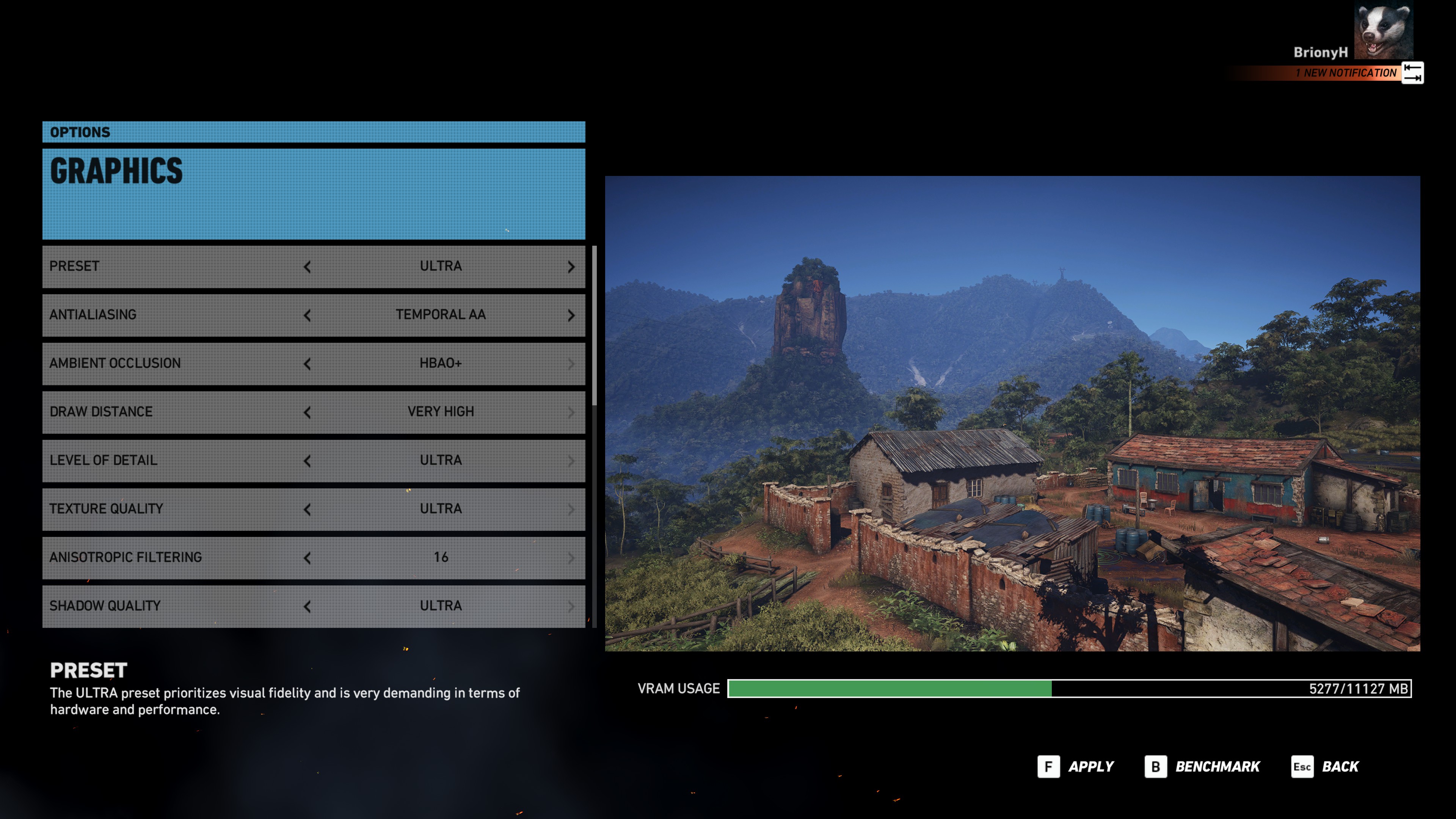Go Back from graphics options
The image size is (1456, 819).
click(1325, 767)
